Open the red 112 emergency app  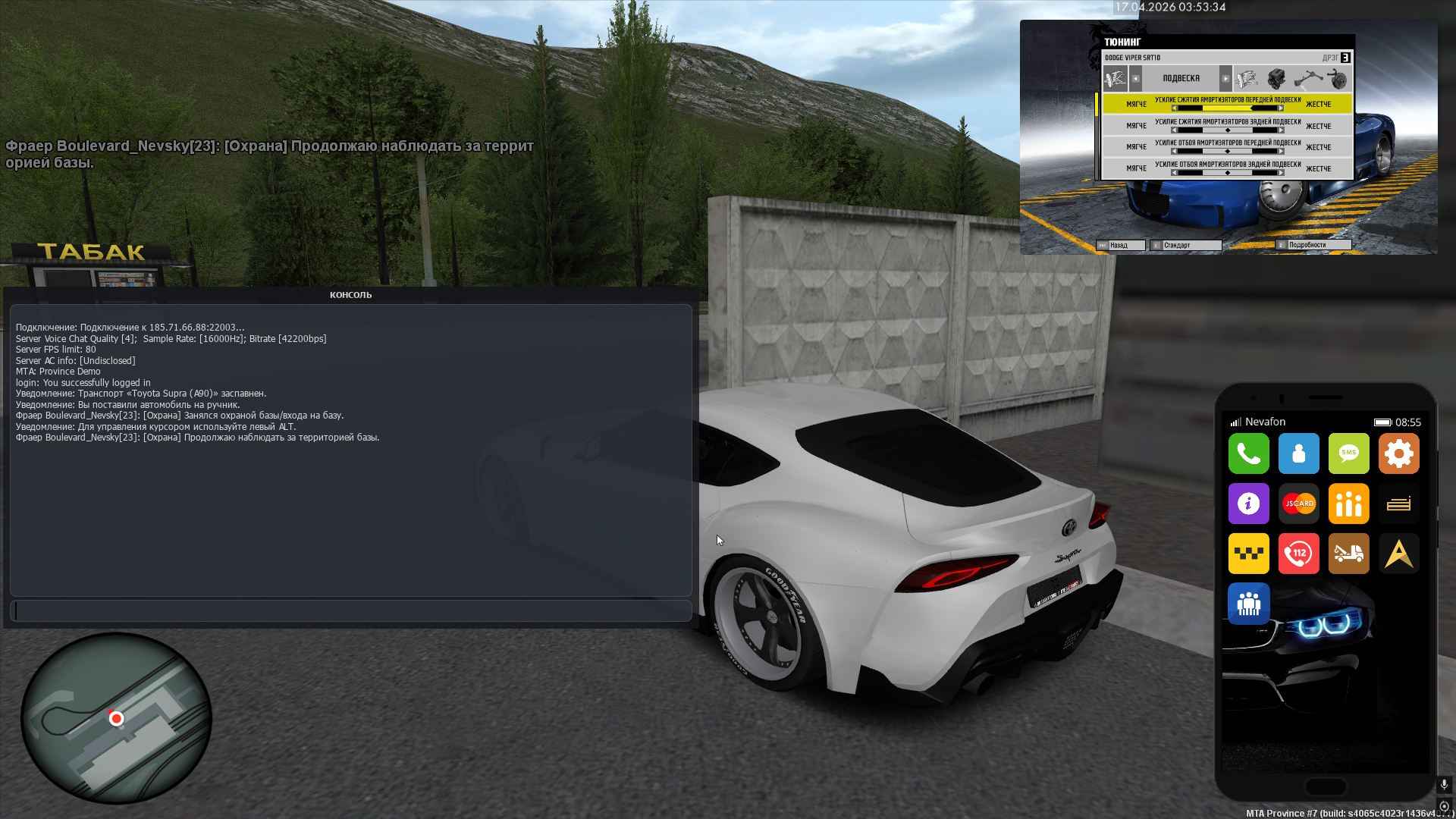tap(1298, 554)
